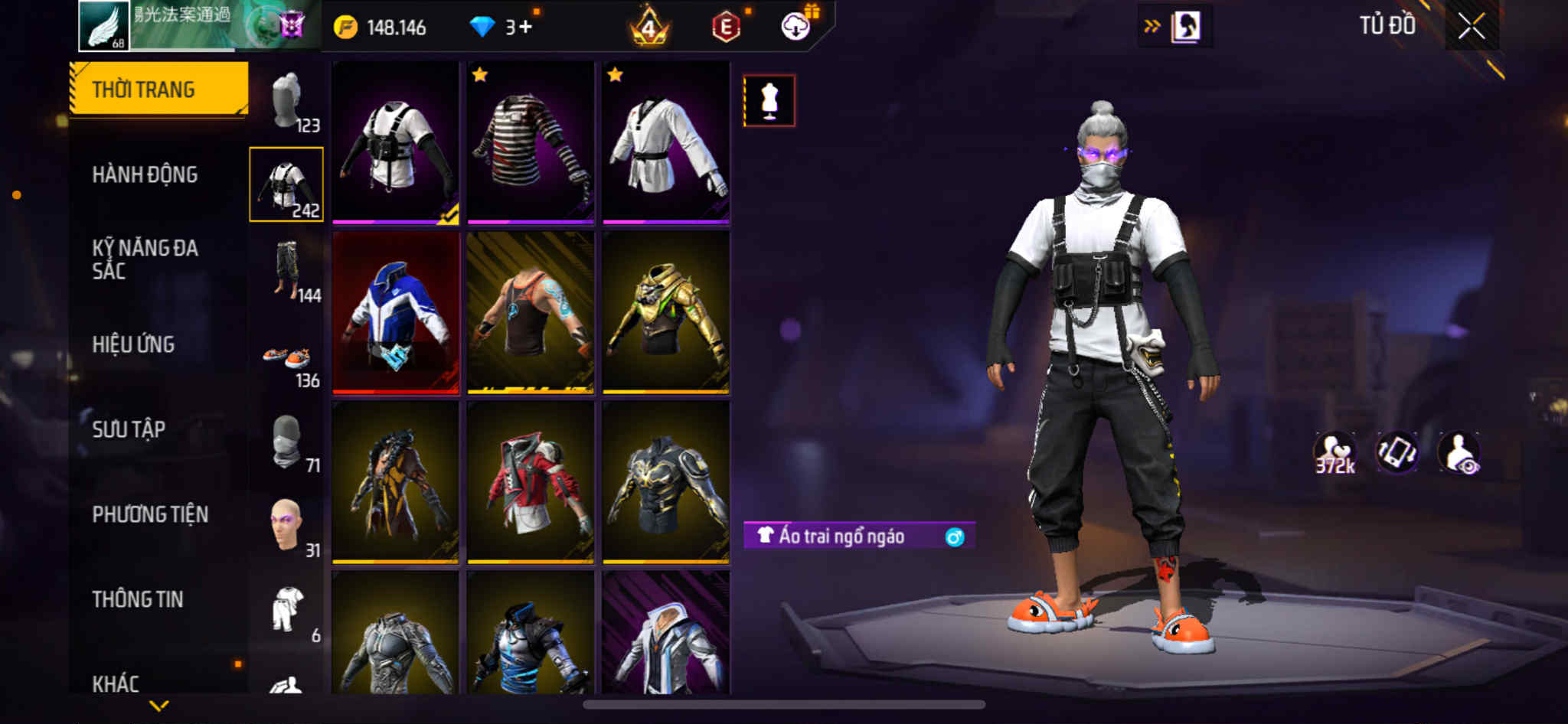
Task: Close the wardrobe with the X button
Action: point(1471,27)
